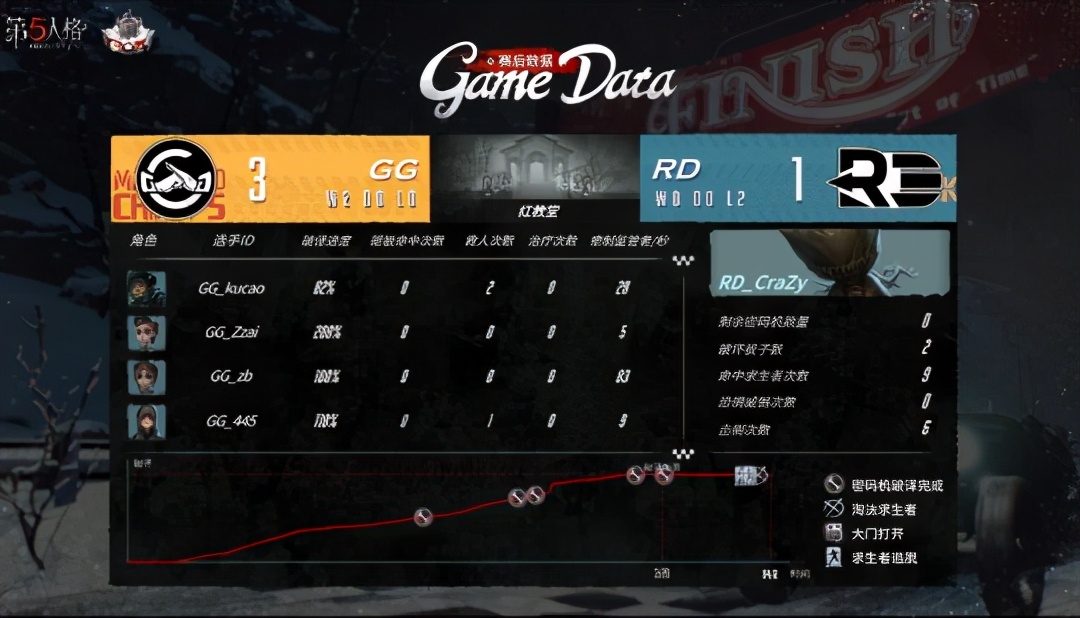Click the GG team logo
The height and width of the screenshot is (618, 1080).
(175, 178)
